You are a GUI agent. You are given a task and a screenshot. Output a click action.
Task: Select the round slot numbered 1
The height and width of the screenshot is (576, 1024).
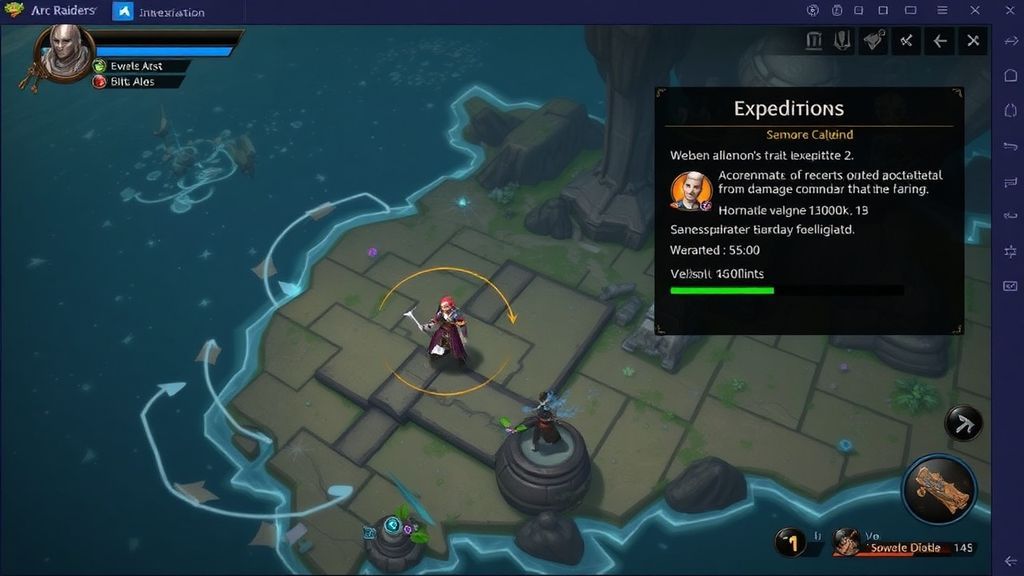pyautogui.click(x=792, y=543)
